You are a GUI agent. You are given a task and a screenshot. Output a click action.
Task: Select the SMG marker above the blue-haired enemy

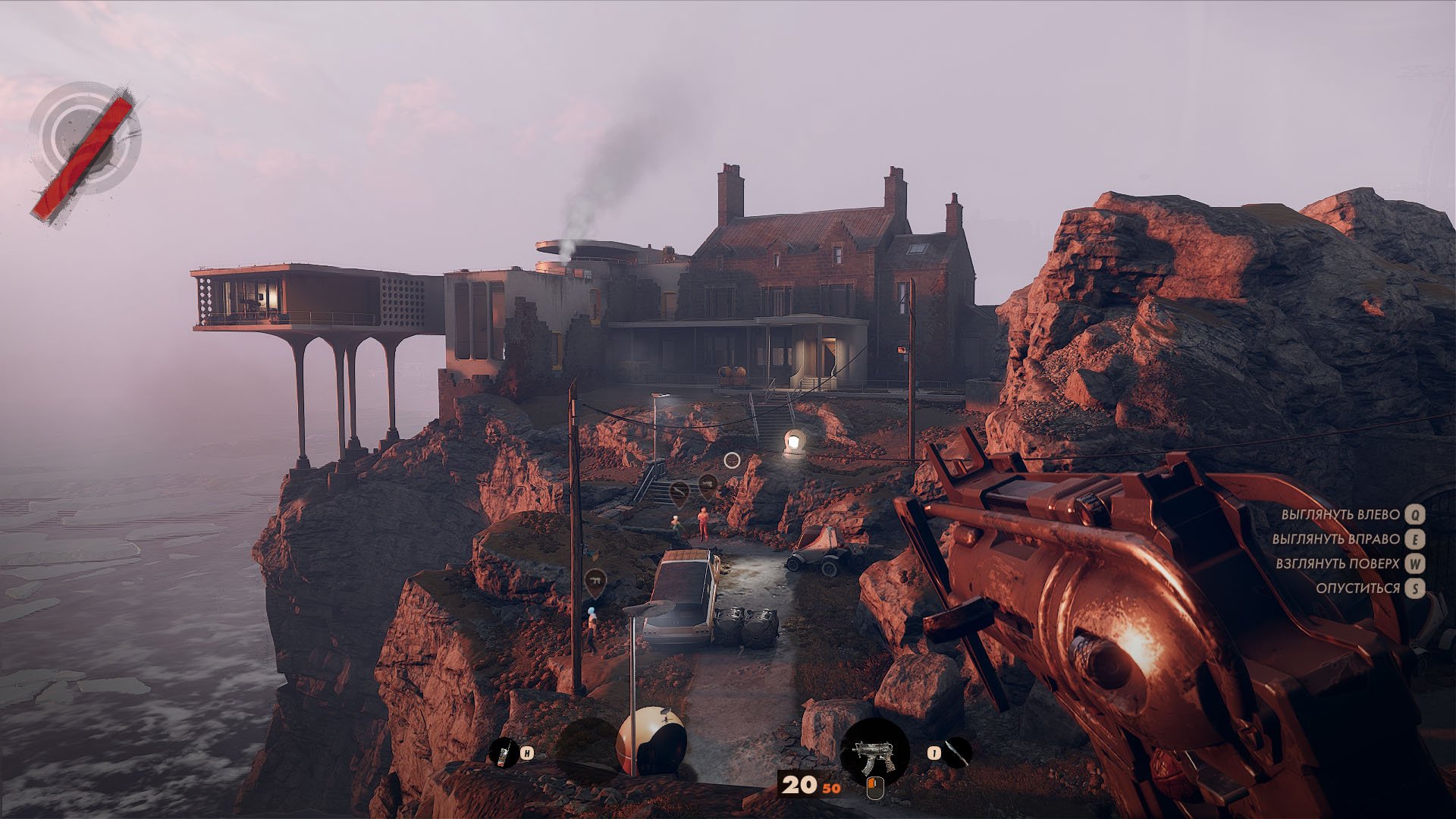pos(595,581)
